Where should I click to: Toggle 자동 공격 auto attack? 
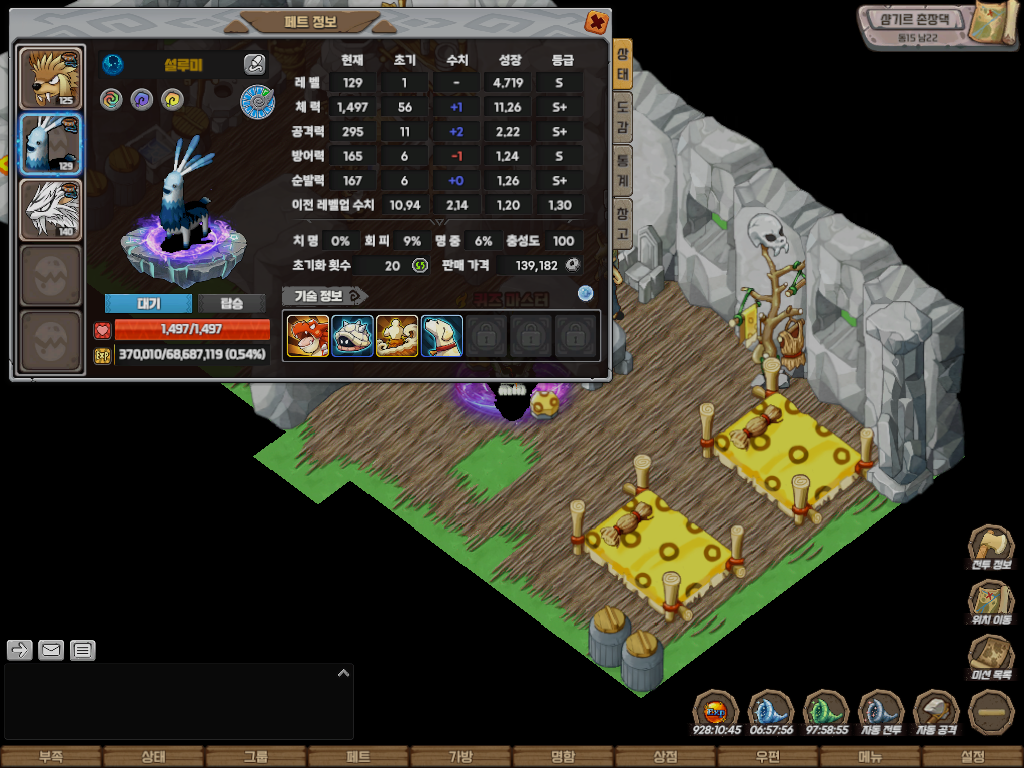pos(937,713)
